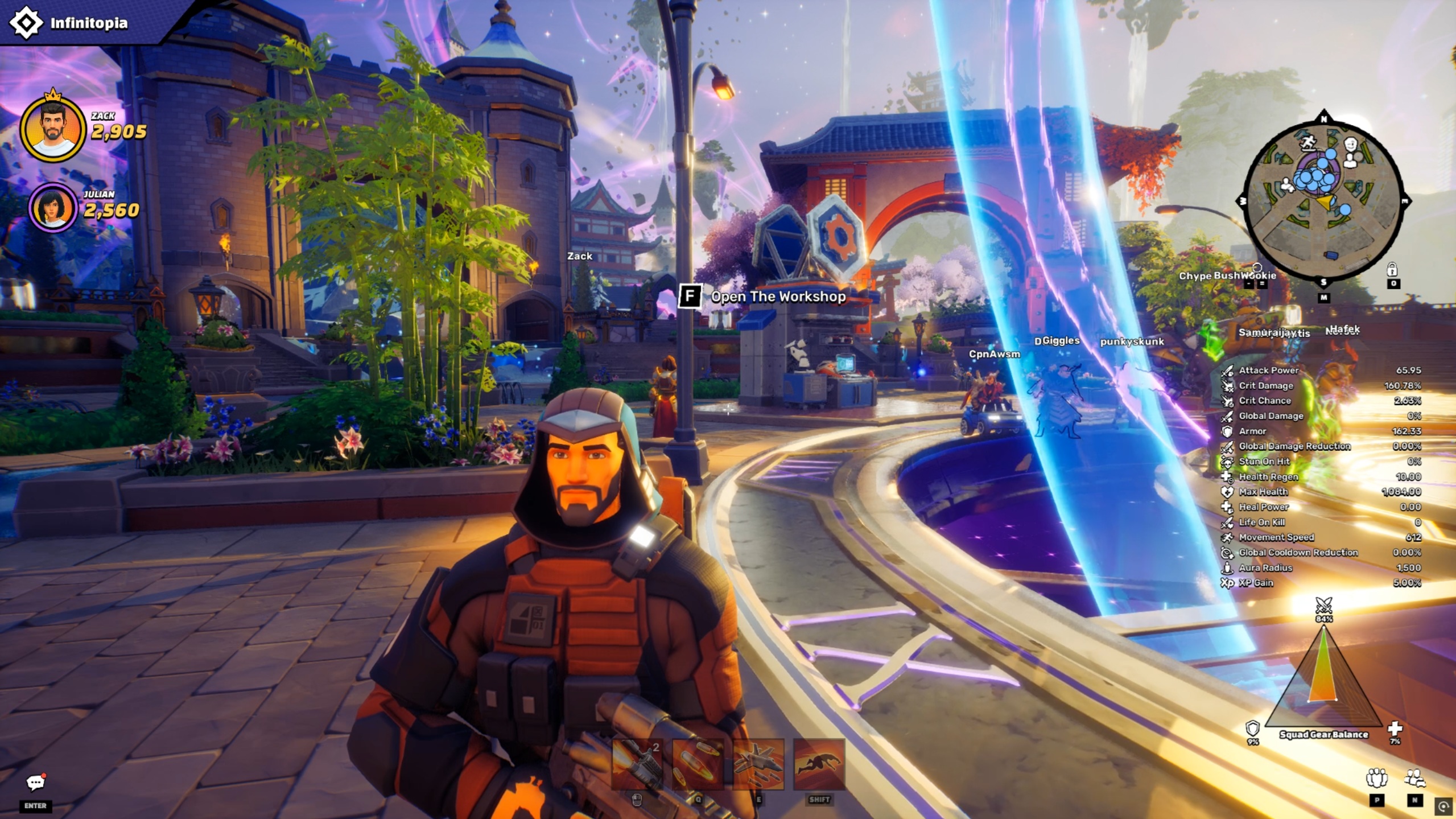The width and height of the screenshot is (1456, 819).
Task: Activate the glowing bullets ability
Action: (698, 764)
